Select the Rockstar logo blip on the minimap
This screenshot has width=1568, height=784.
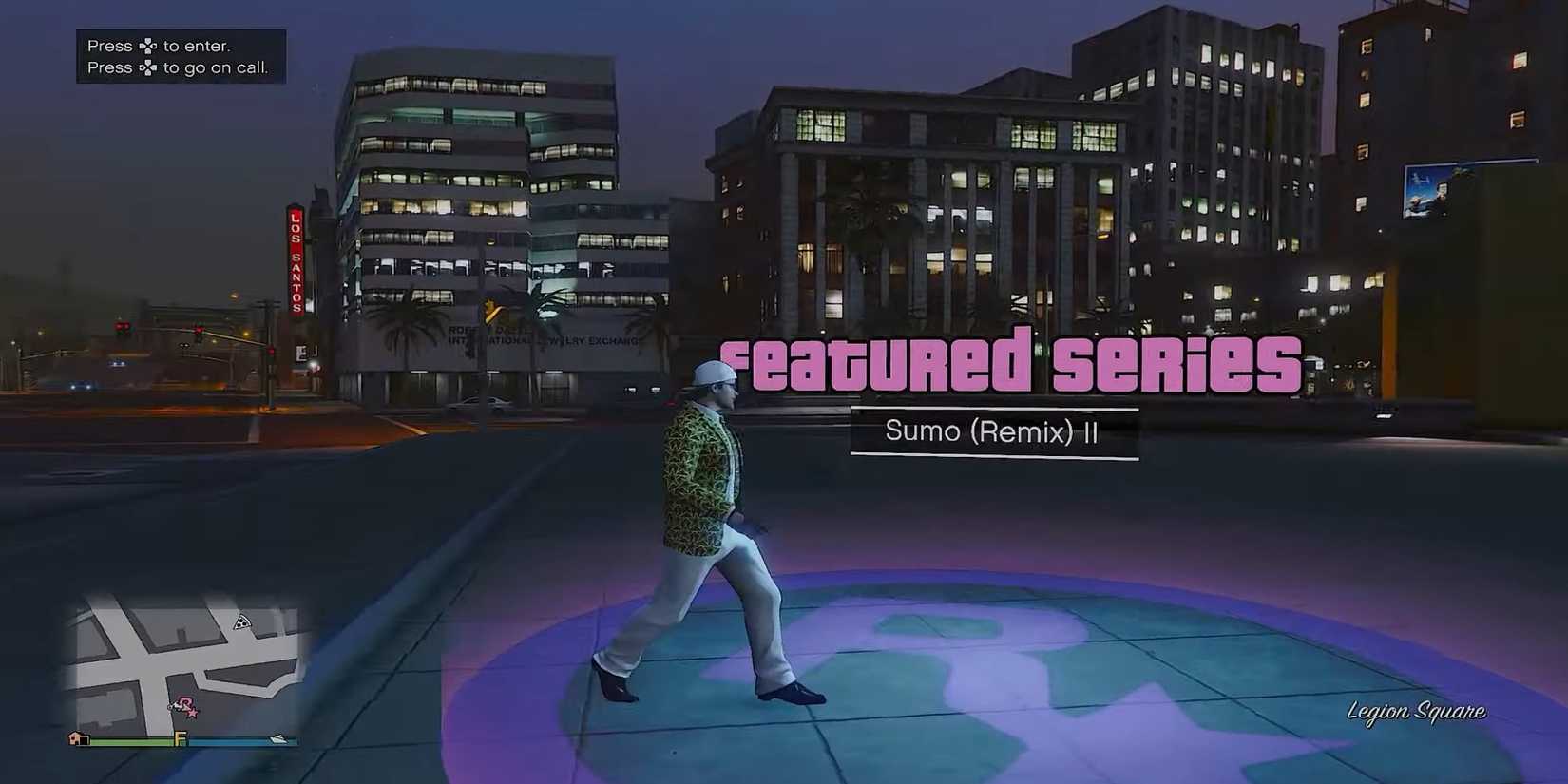pos(187,704)
